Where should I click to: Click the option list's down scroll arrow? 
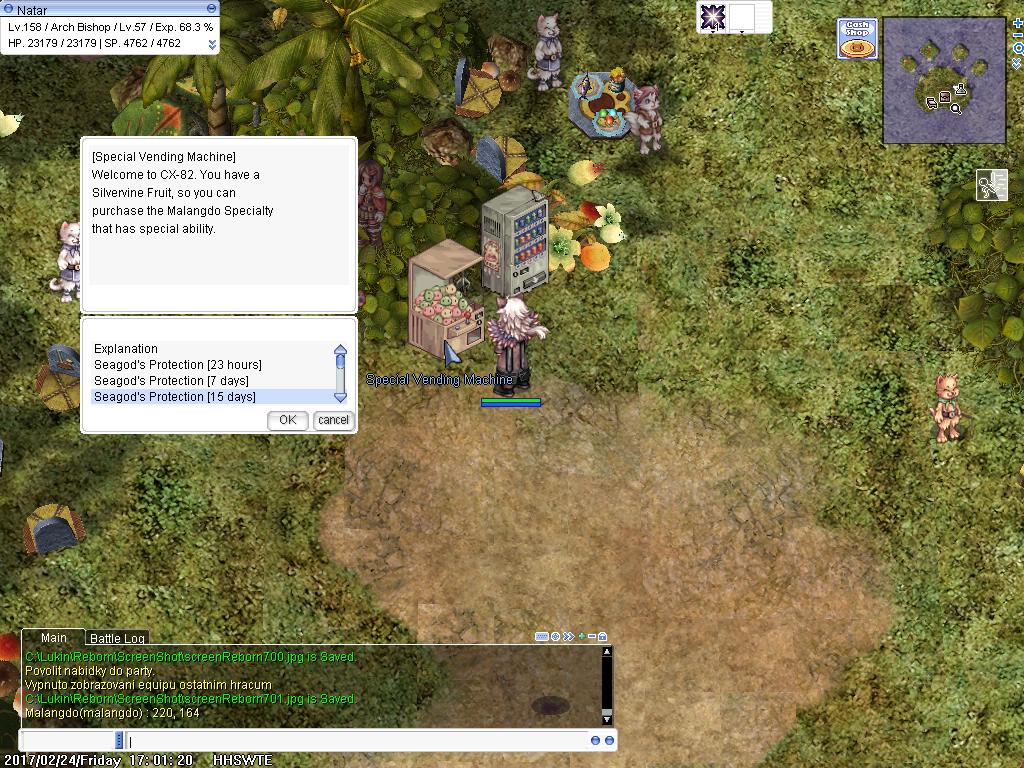[x=340, y=396]
